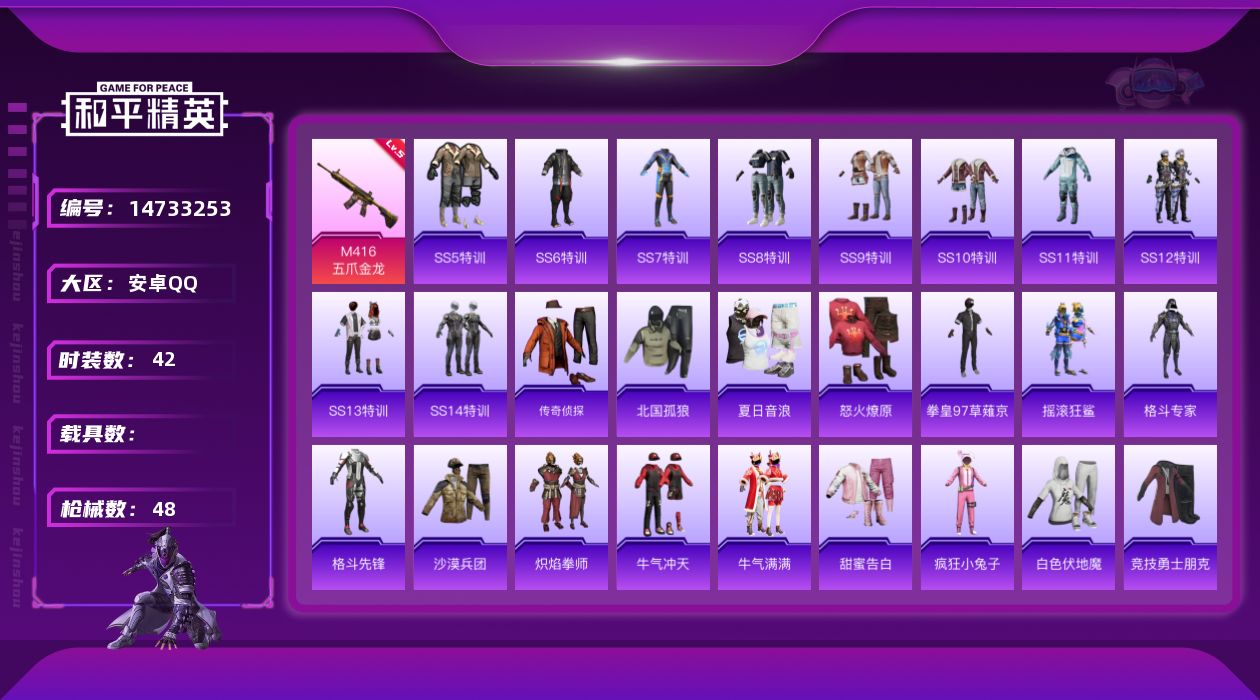This screenshot has width=1260, height=700.
Task: Pick the SS12特训 outfit card
Action: 1170,211
